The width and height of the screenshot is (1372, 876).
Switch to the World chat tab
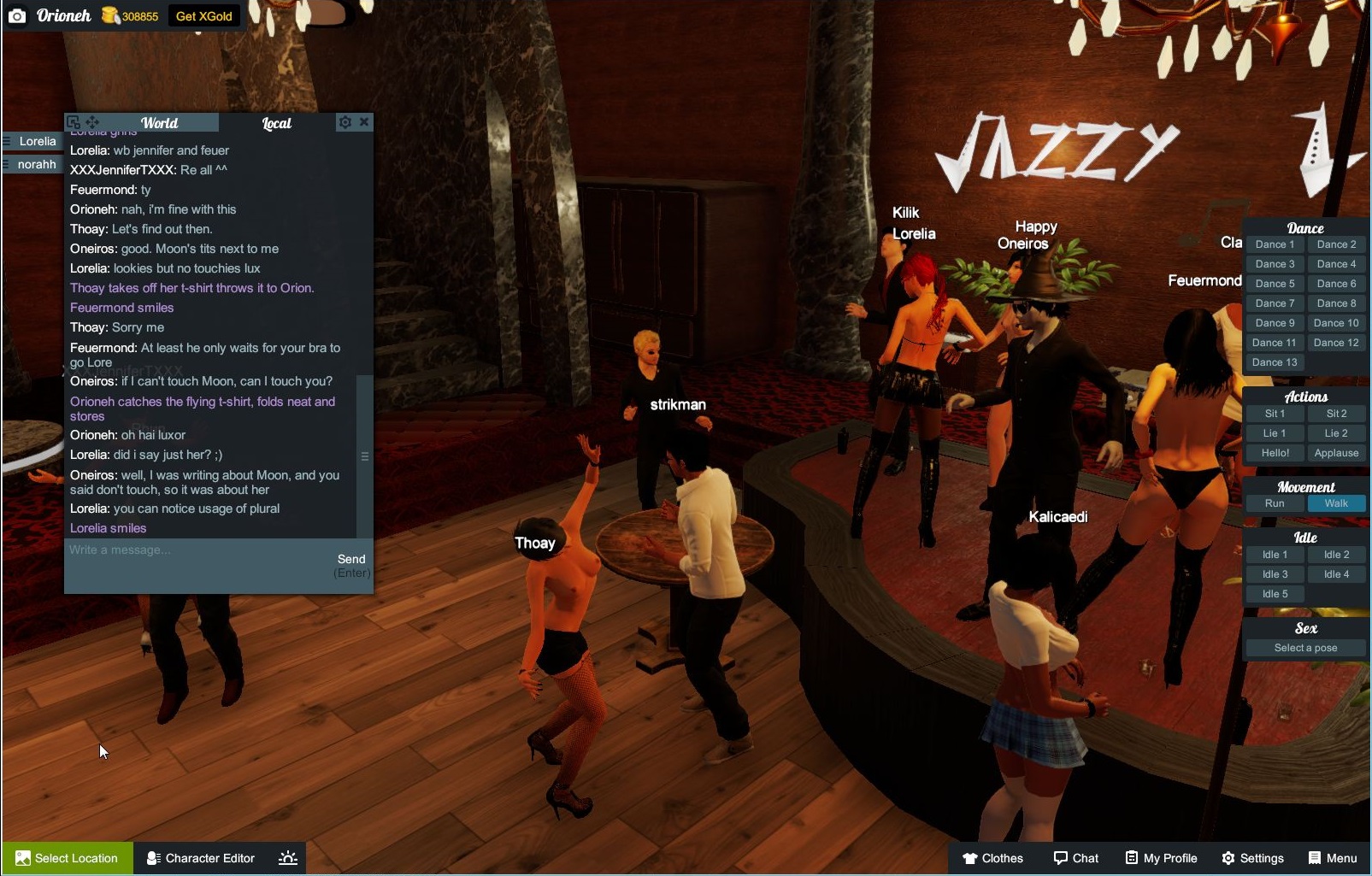click(160, 122)
